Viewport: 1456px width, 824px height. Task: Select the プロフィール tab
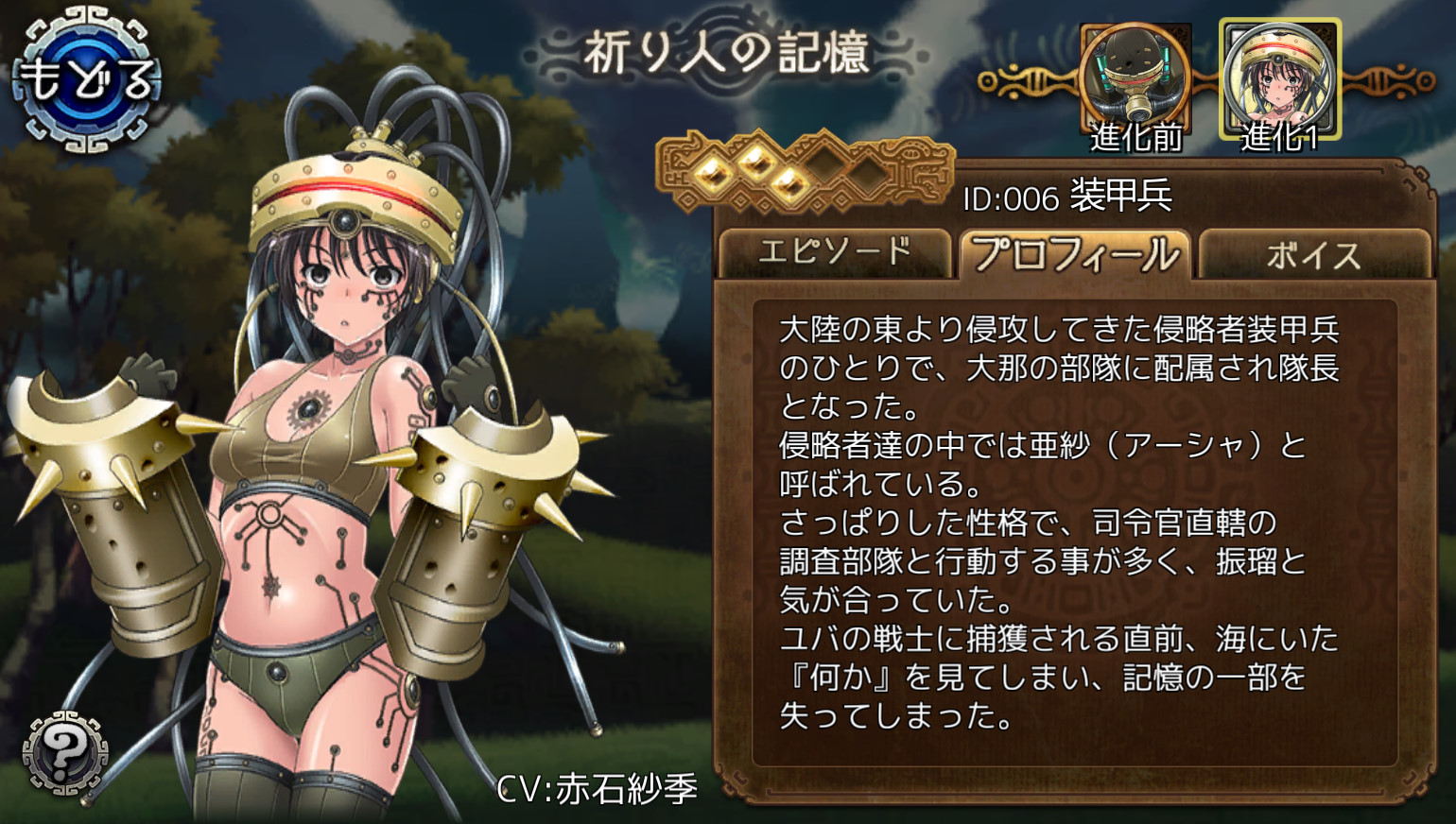point(1075,253)
